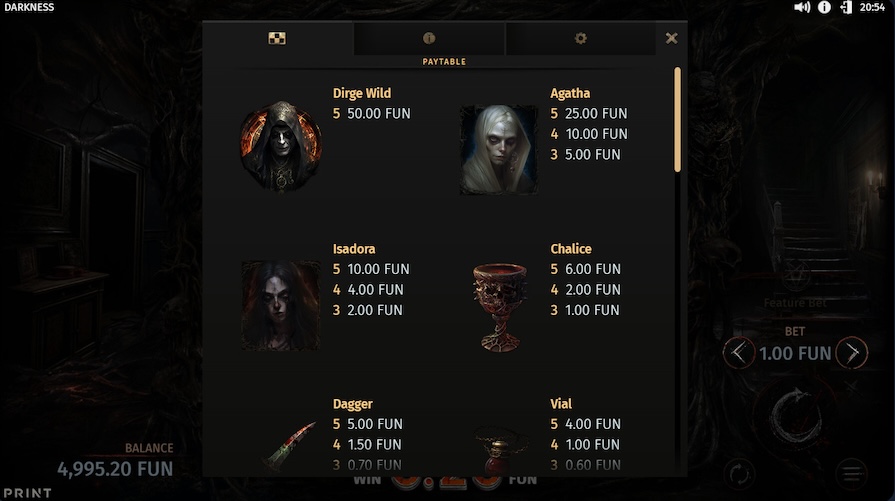Open the top-bar information icon

pyautogui.click(x=825, y=7)
